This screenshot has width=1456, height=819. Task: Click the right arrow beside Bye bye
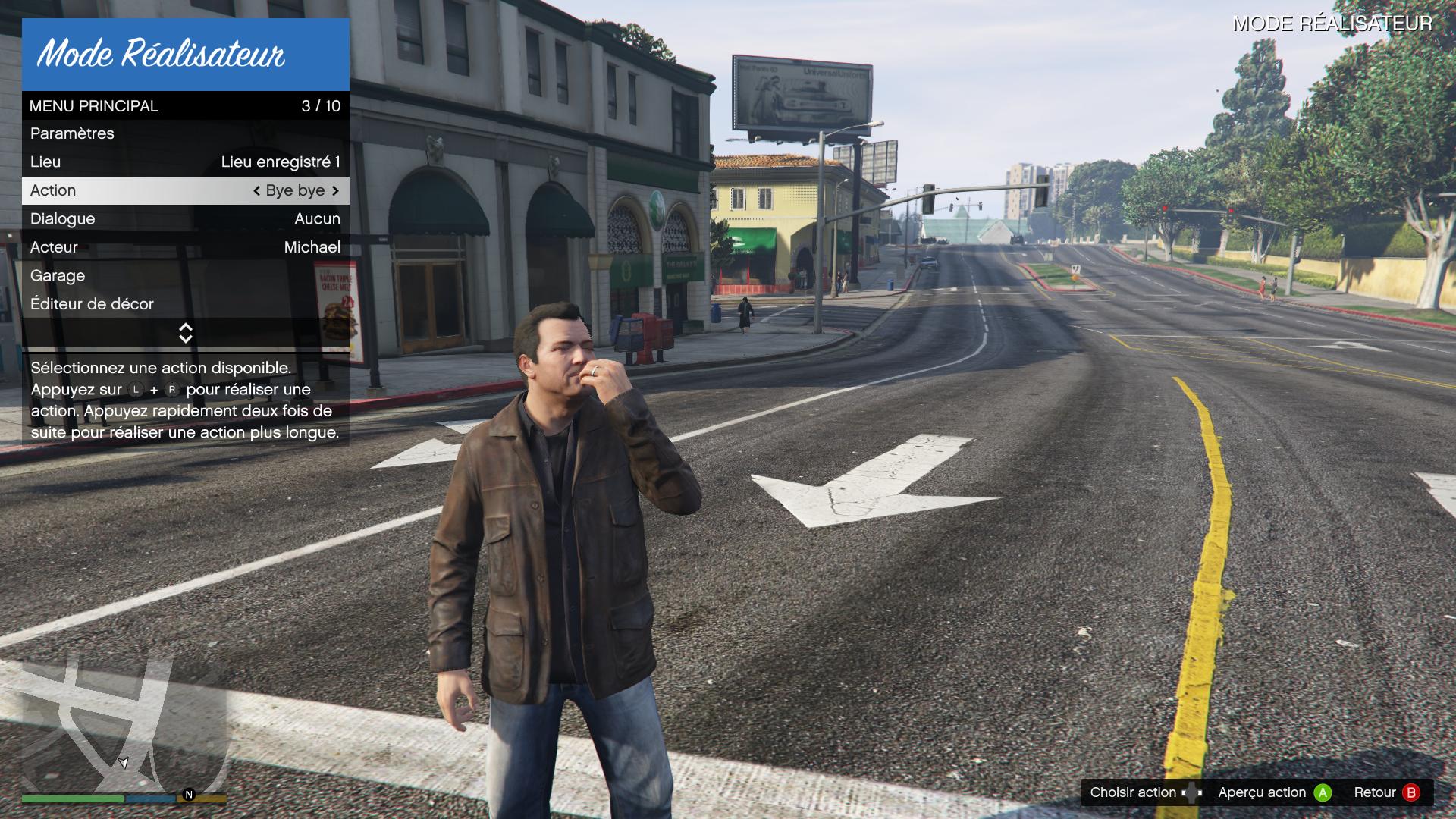coord(335,190)
